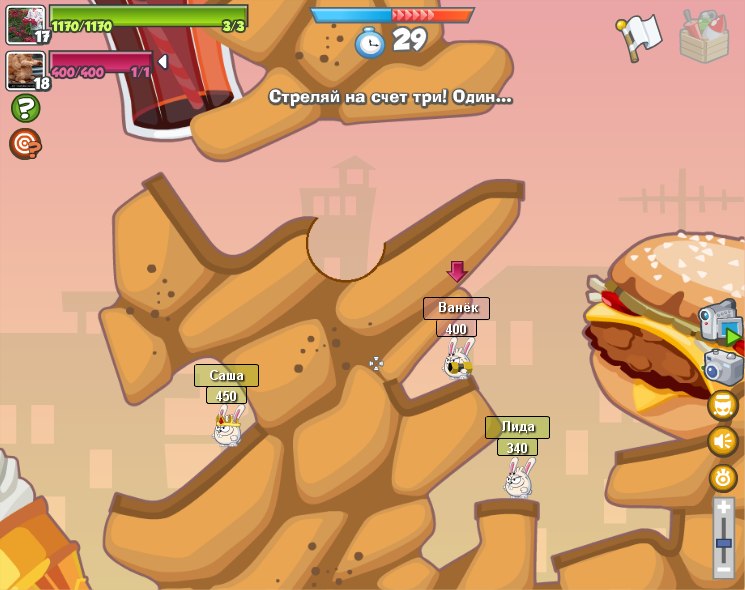Open the weapon crate inventory

tap(704, 36)
